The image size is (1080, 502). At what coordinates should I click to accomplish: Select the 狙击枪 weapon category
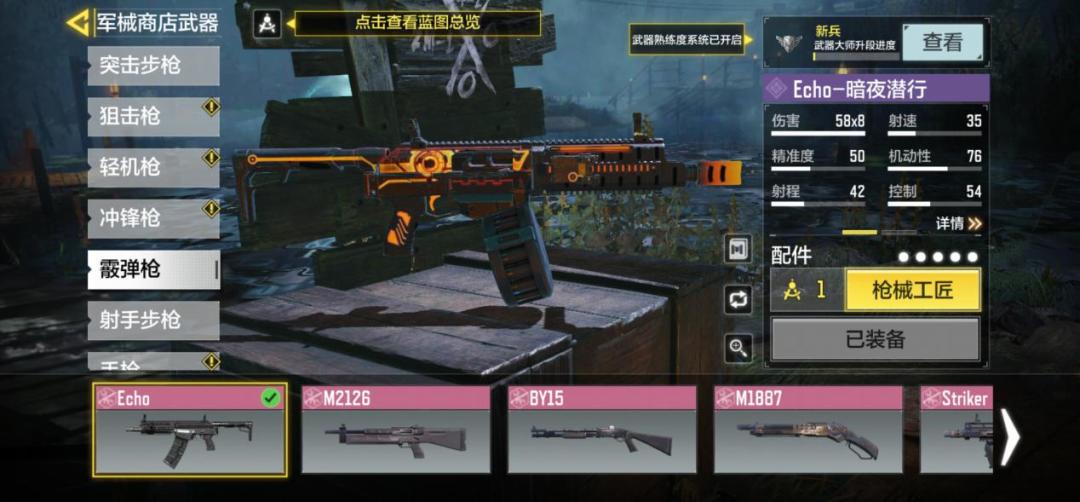153,117
